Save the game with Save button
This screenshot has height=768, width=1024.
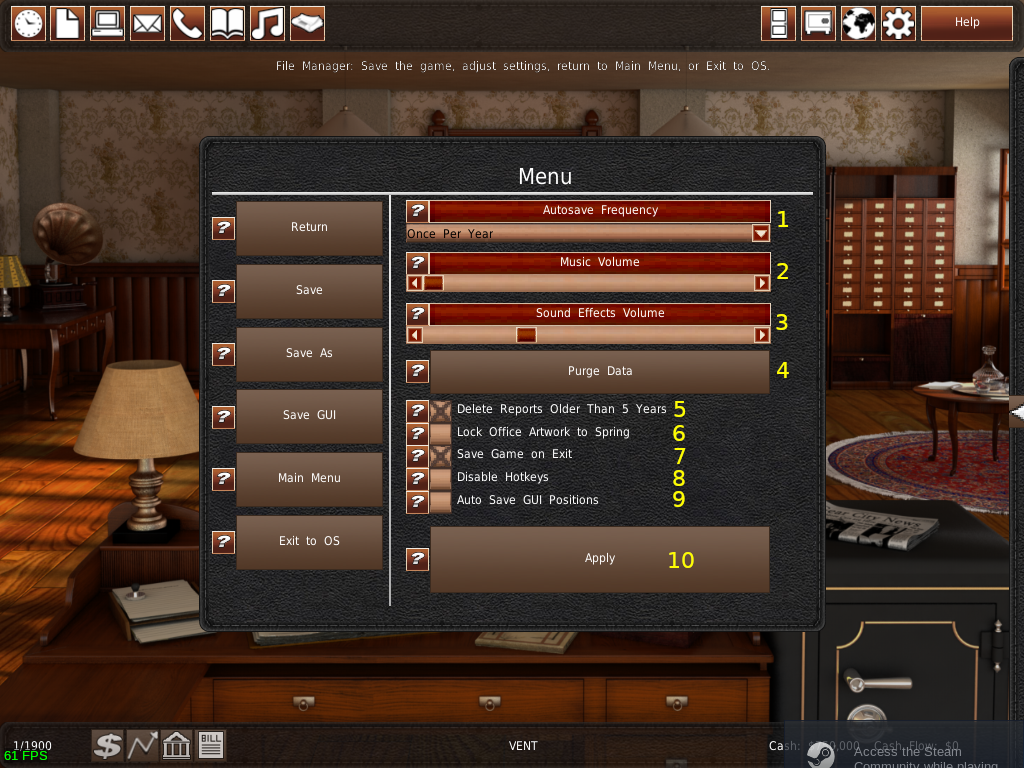[x=309, y=291]
